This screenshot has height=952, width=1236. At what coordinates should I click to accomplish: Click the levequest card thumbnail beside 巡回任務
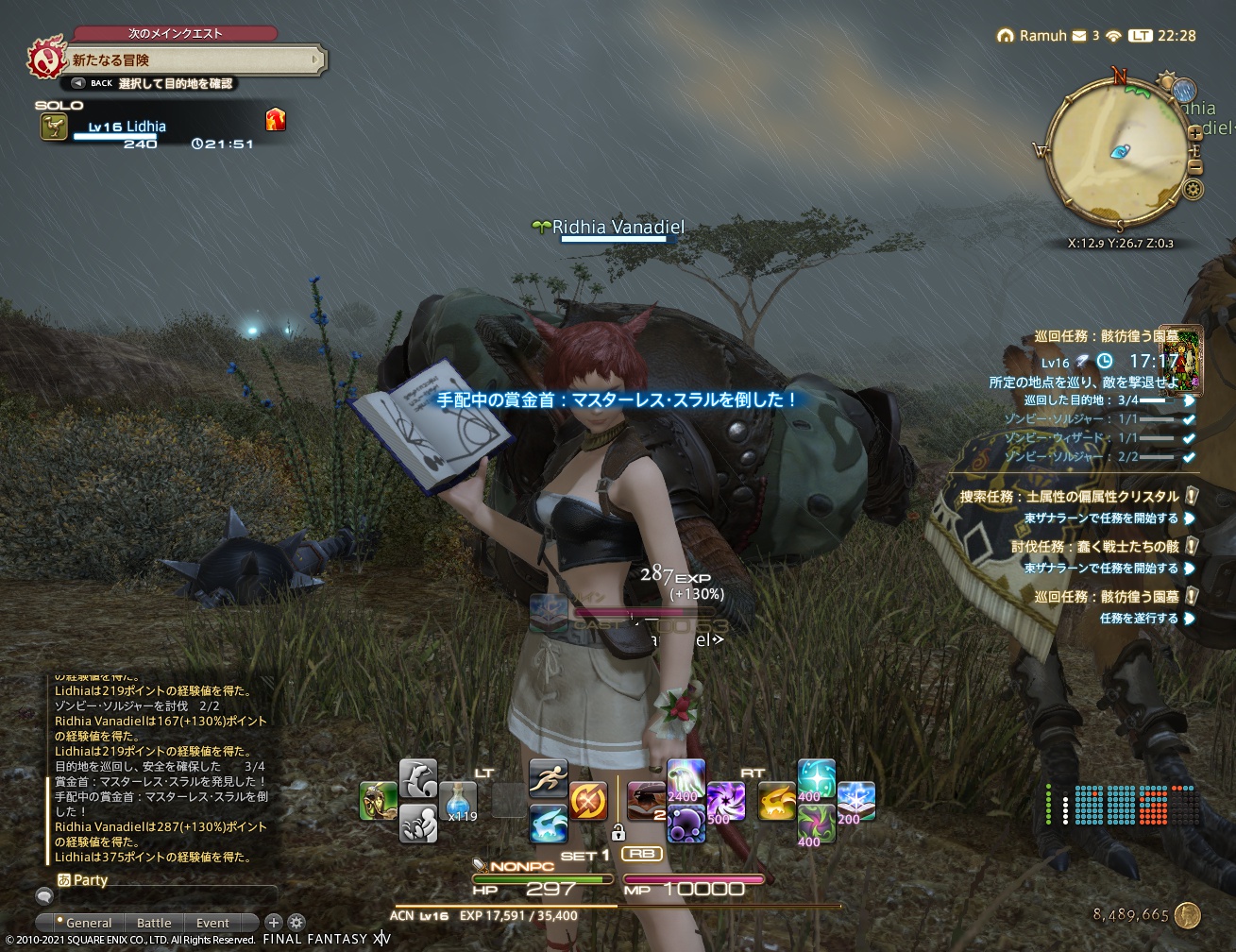click(x=1181, y=362)
